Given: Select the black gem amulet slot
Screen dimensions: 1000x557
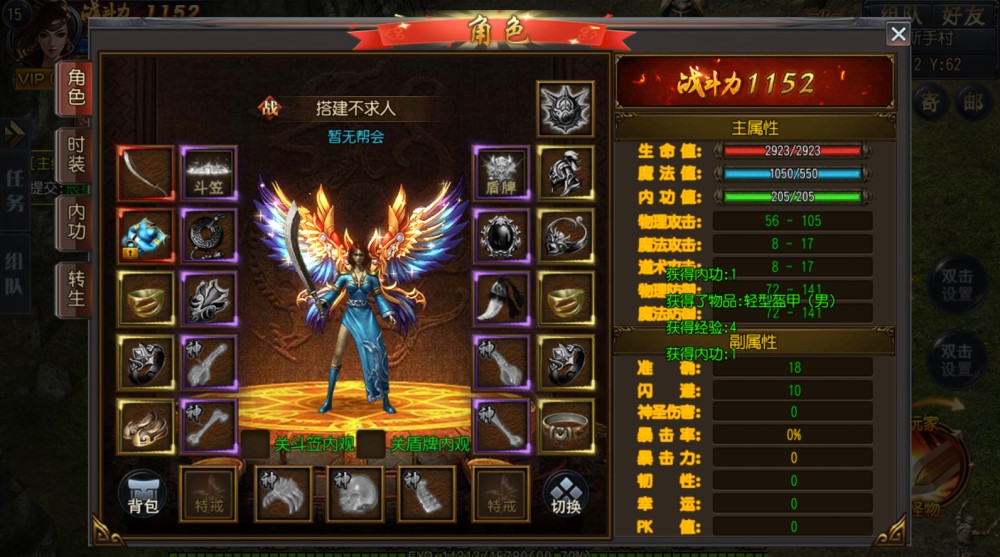Looking at the screenshot, I should tap(501, 236).
